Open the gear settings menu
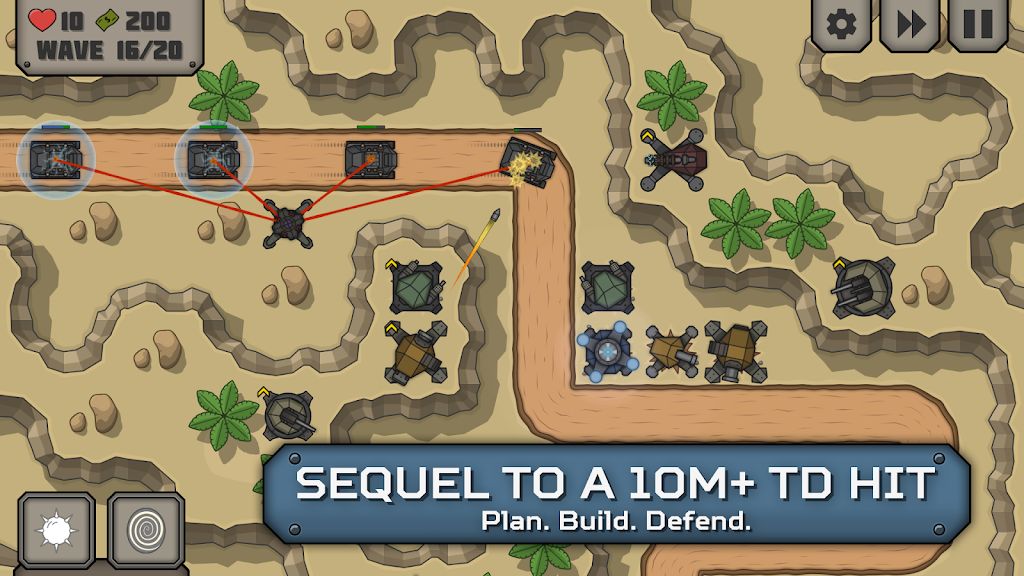The height and width of the screenshot is (576, 1024). [841, 24]
